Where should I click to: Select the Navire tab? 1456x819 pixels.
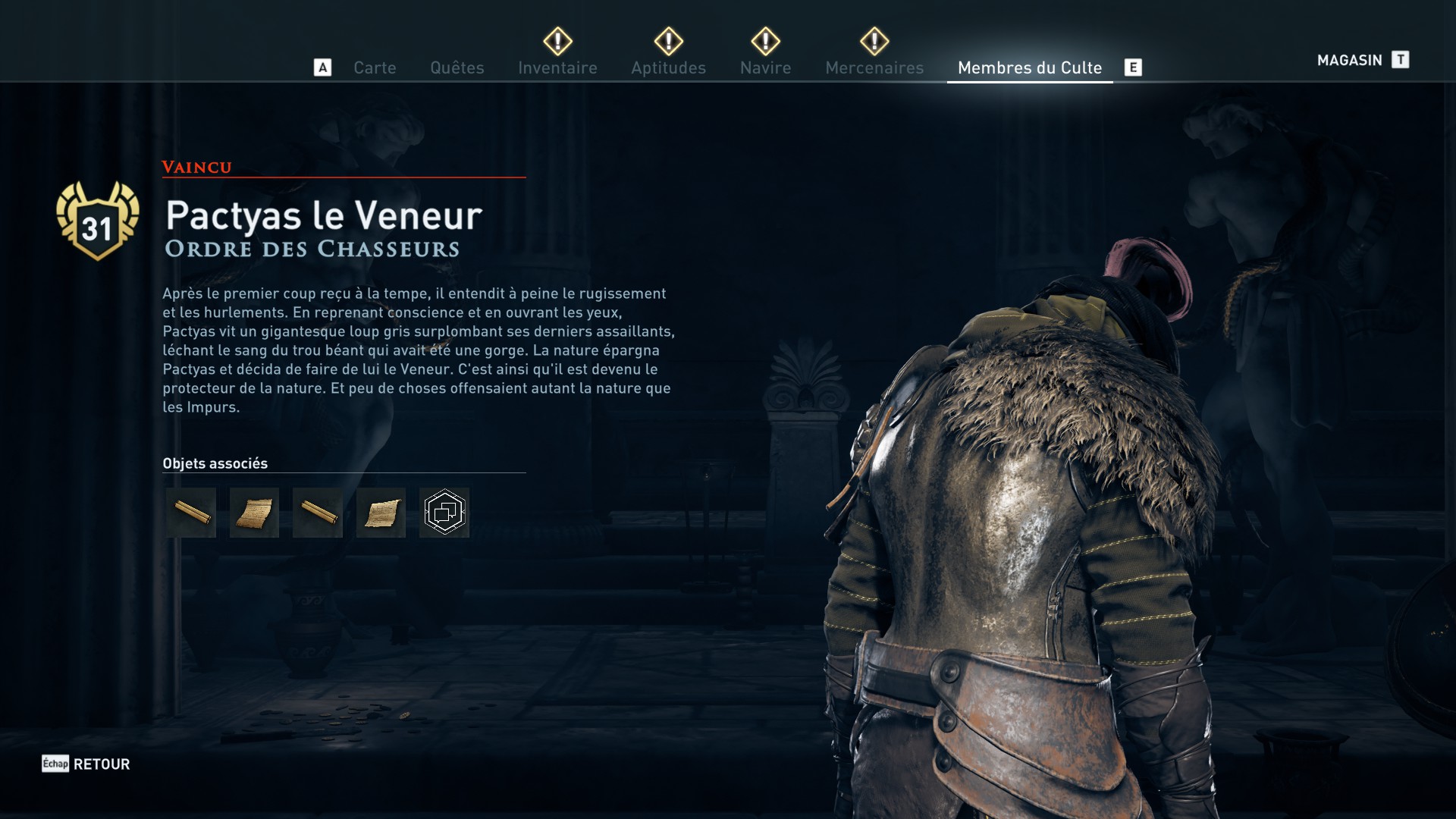tap(765, 68)
